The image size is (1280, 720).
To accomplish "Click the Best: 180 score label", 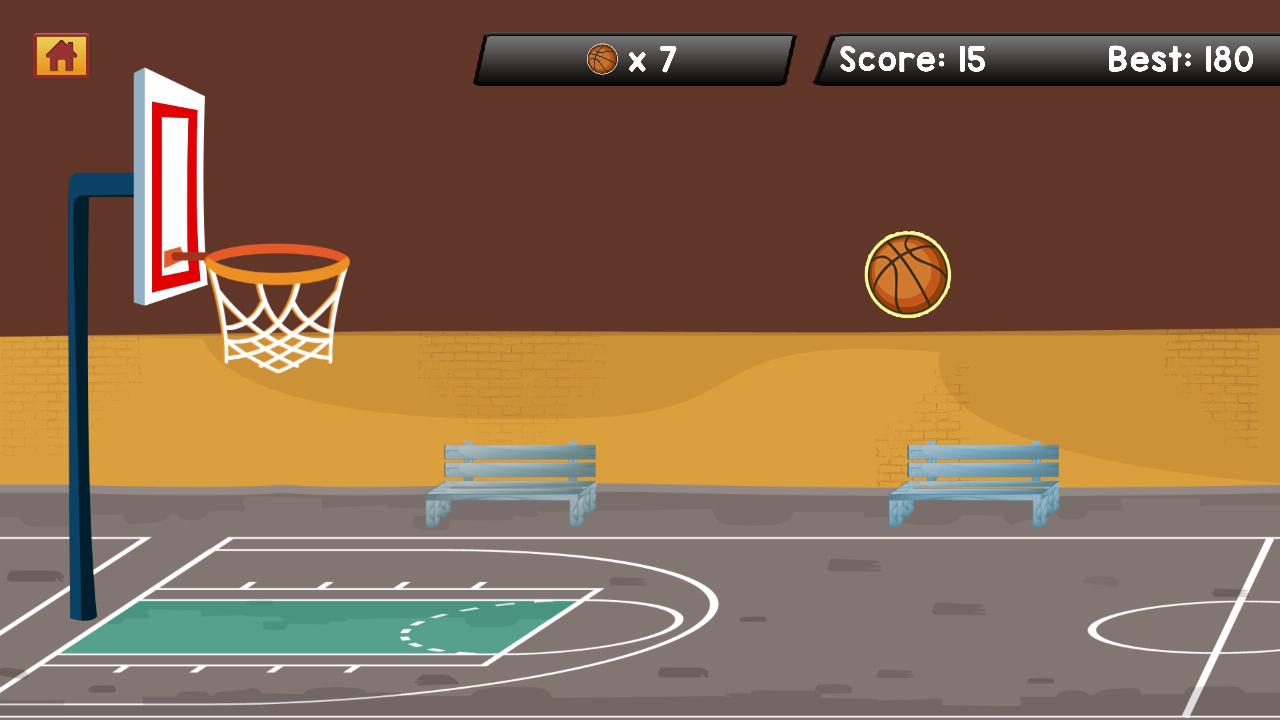I will (1180, 60).
